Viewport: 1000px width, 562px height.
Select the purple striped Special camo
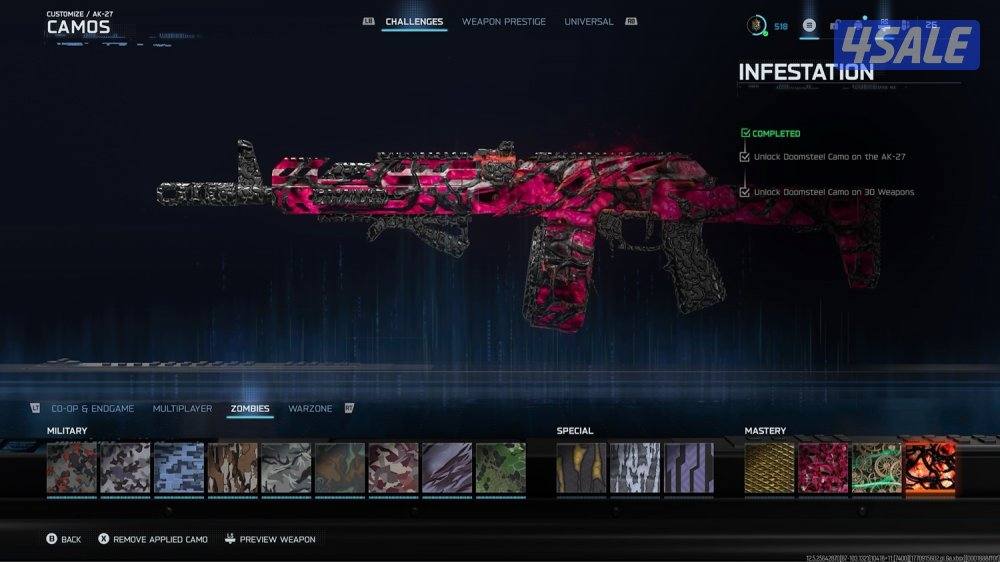(689, 468)
